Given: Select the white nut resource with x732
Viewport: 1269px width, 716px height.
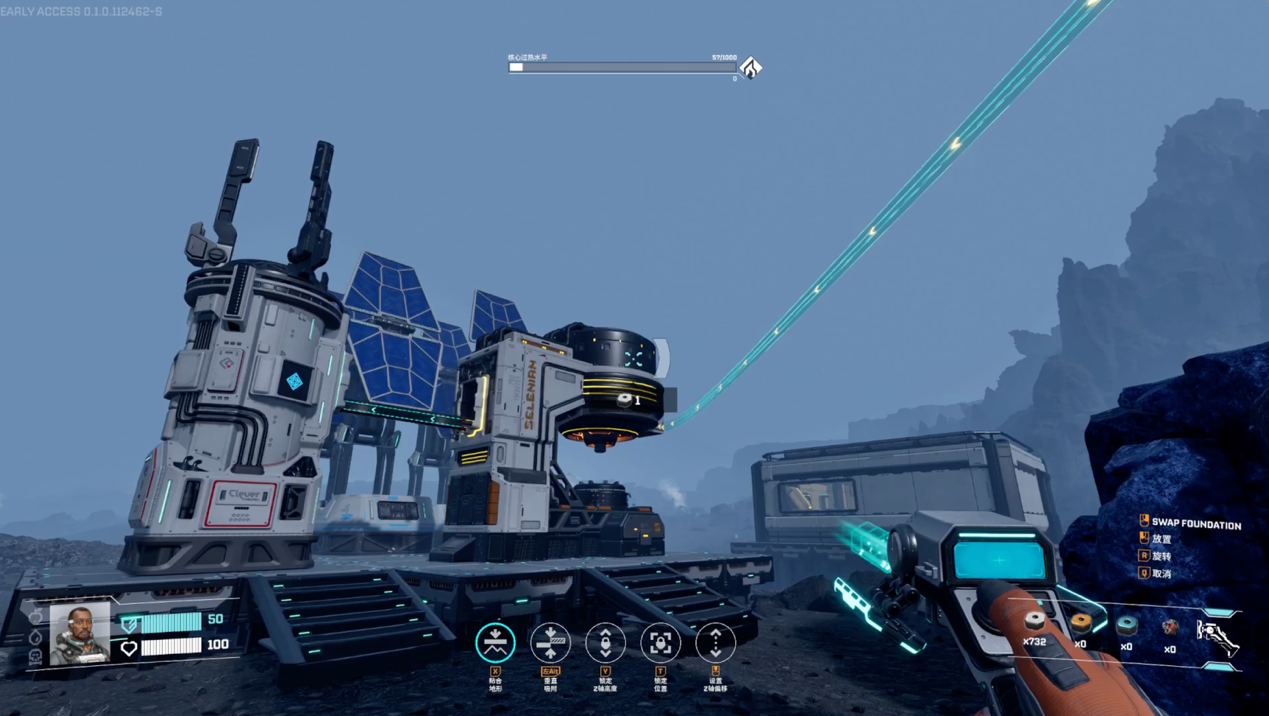Looking at the screenshot, I should [x=1035, y=624].
